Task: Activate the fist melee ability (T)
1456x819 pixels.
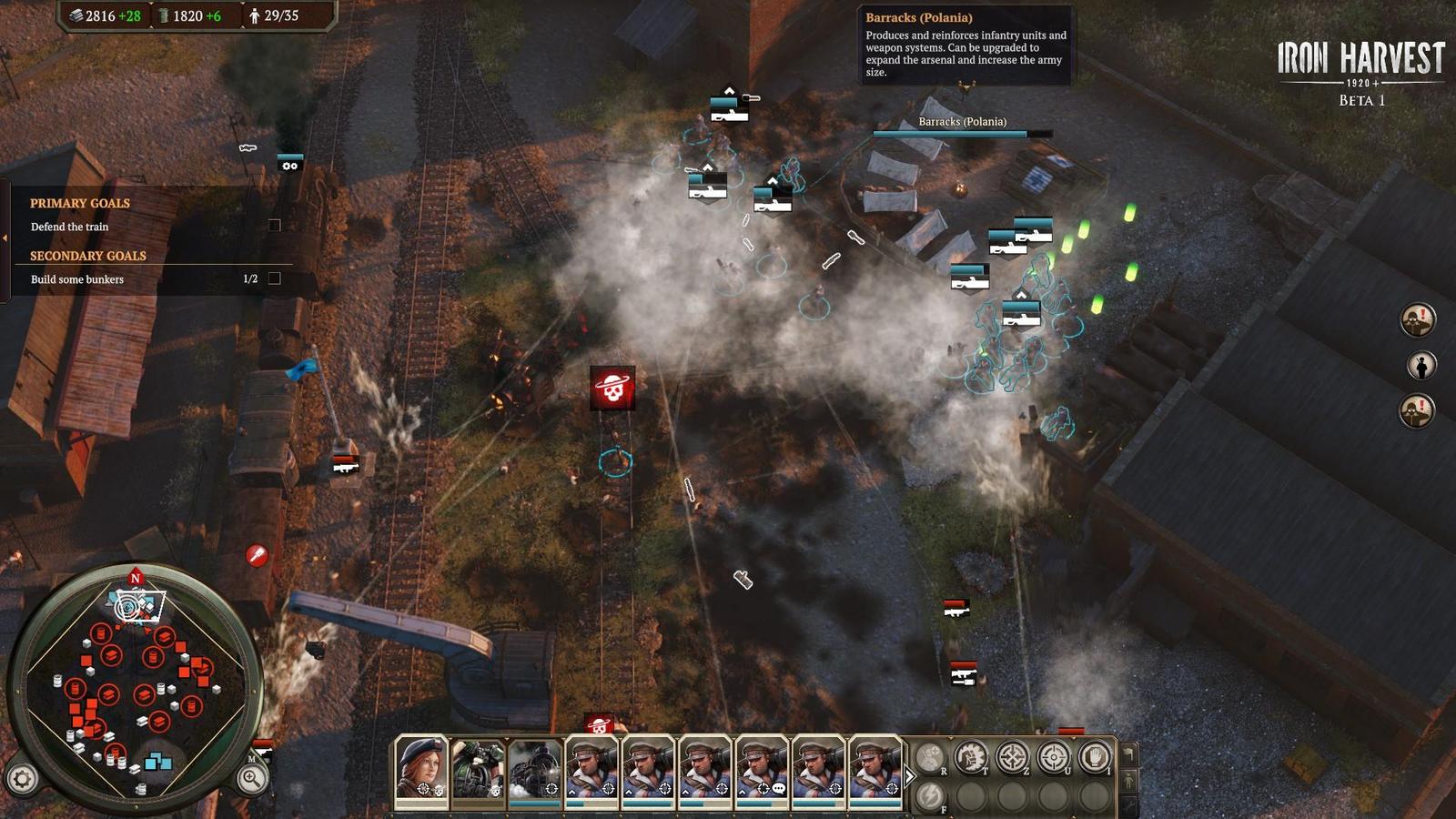Action: [x=970, y=757]
